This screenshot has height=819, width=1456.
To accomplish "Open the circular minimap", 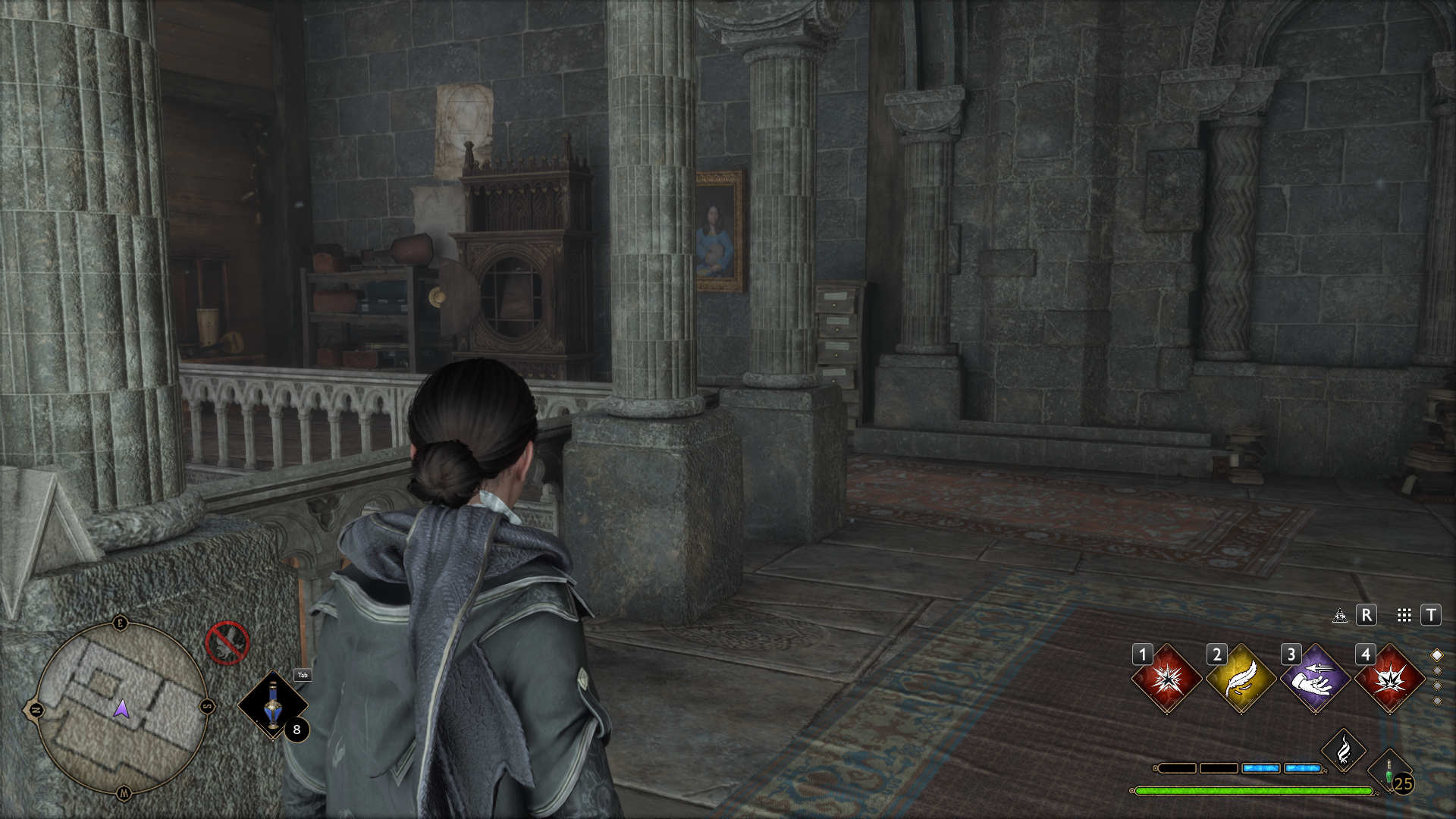I will pos(122,708).
